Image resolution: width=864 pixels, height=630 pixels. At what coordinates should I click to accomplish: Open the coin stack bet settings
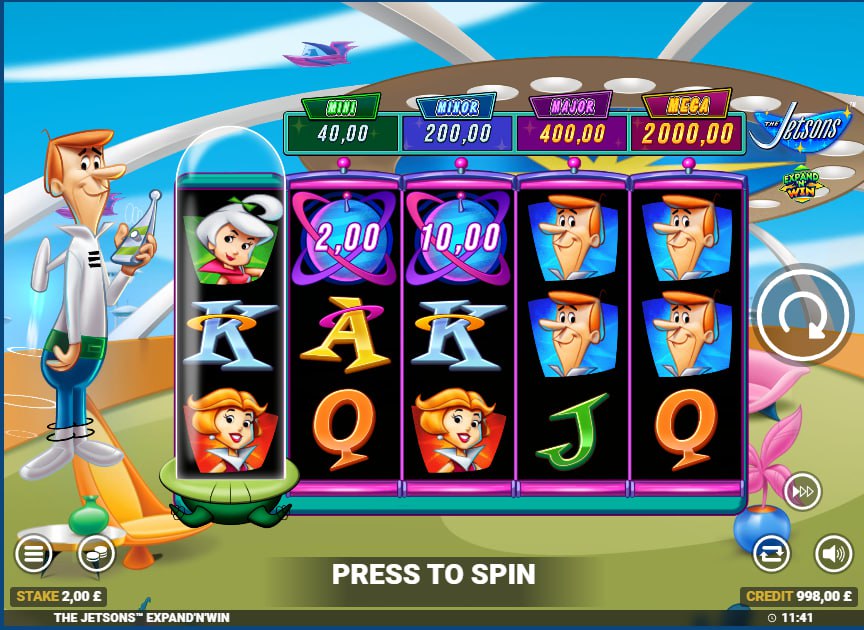97,553
